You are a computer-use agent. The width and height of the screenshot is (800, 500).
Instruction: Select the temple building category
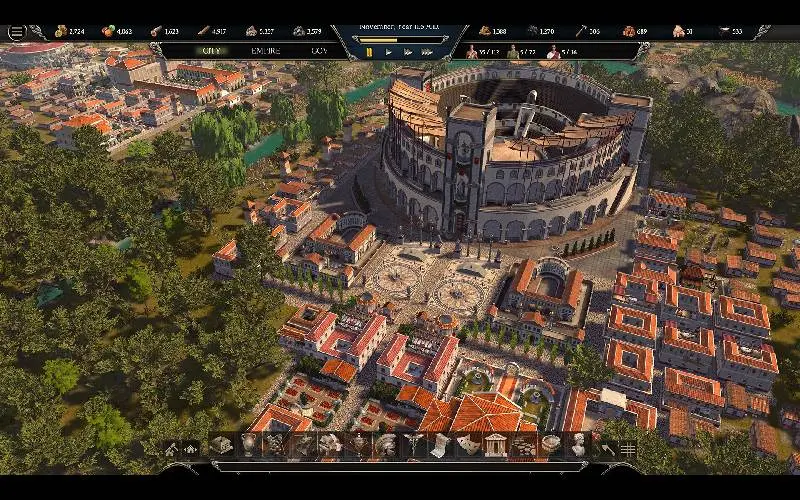(x=494, y=445)
